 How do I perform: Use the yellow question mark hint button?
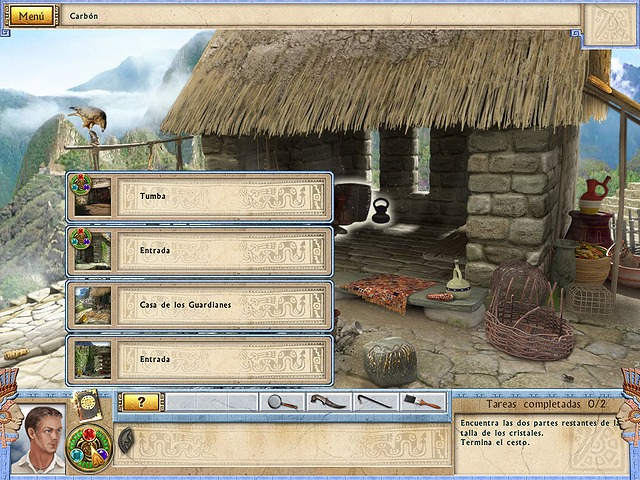pos(141,402)
